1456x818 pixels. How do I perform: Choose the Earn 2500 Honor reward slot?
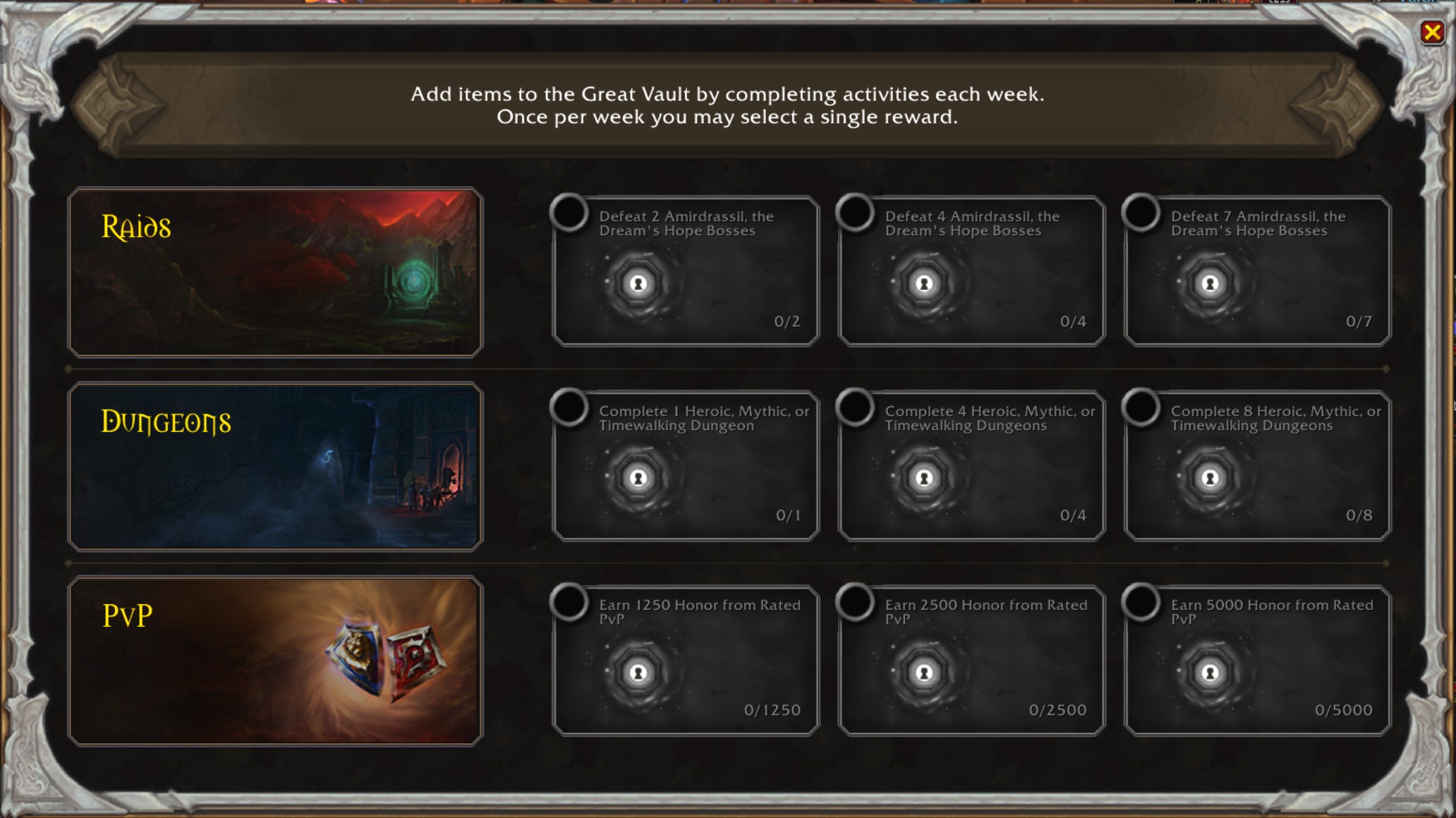(x=971, y=661)
